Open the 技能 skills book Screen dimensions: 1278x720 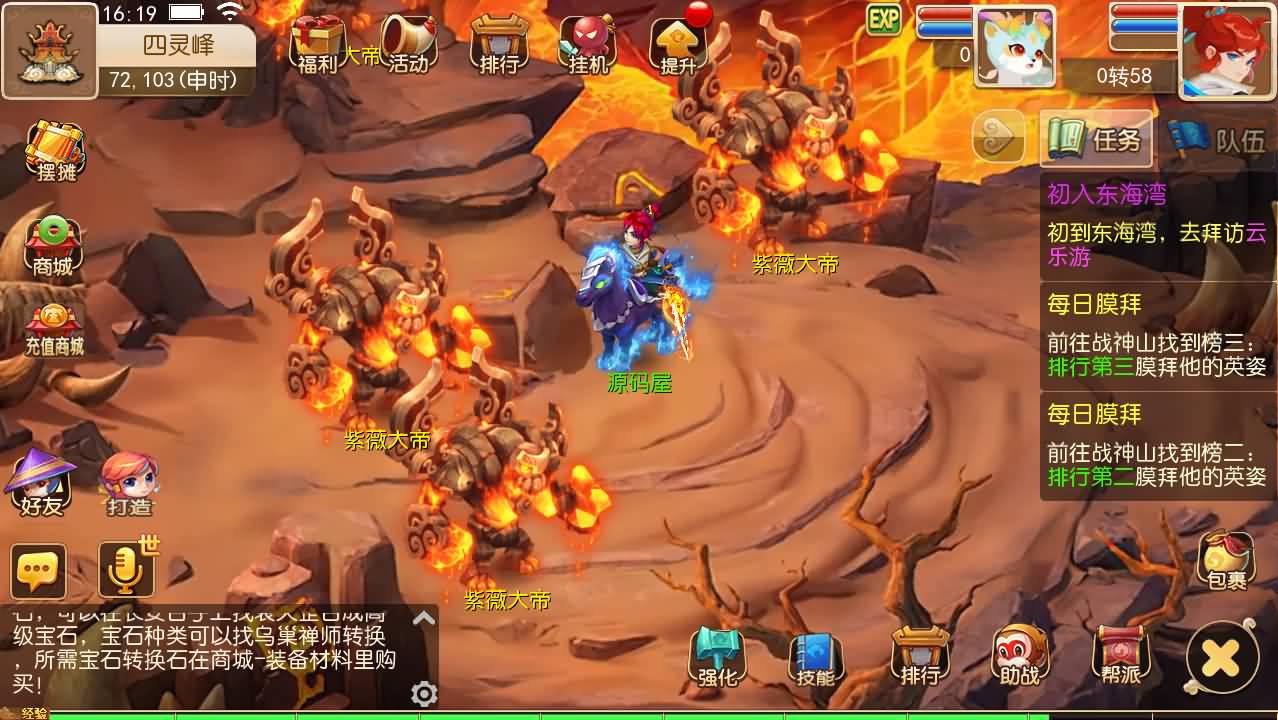[x=816, y=657]
